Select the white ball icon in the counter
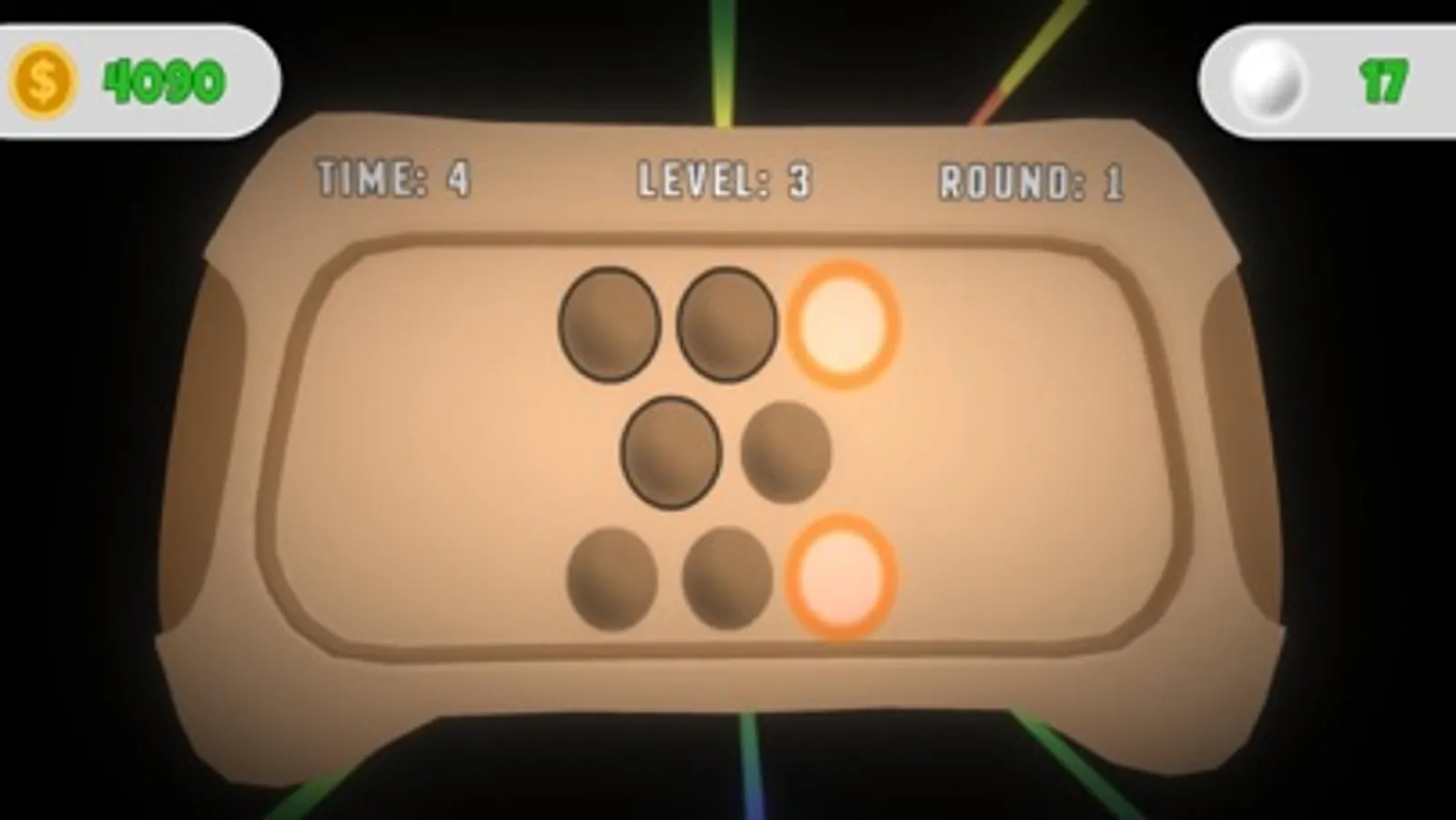The height and width of the screenshot is (820, 1456). (x=1269, y=77)
